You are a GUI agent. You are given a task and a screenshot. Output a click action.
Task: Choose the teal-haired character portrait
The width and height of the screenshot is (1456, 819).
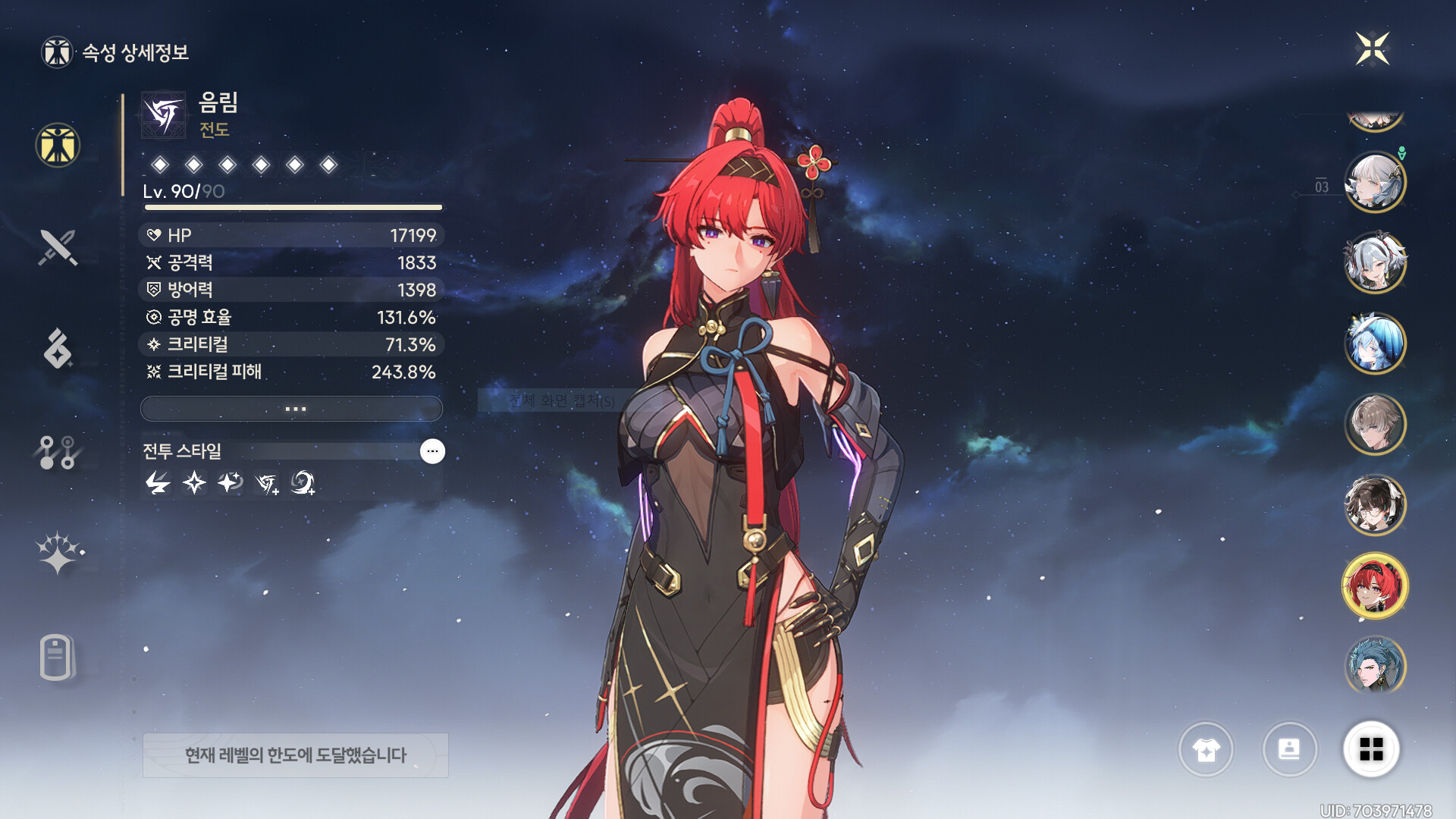pos(1375,666)
